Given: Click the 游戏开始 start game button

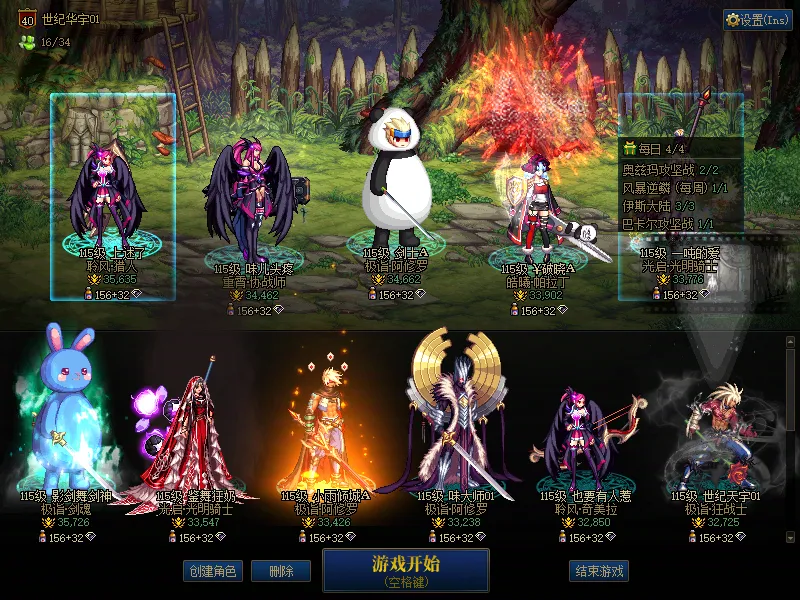Looking at the screenshot, I should coord(405,570).
